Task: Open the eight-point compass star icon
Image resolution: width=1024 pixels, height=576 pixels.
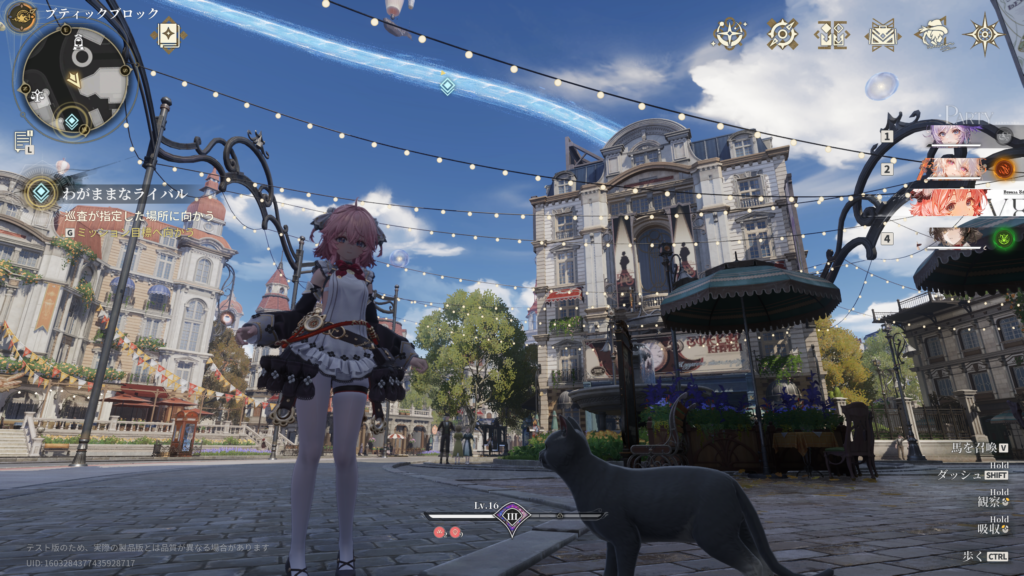Action: (x=985, y=34)
